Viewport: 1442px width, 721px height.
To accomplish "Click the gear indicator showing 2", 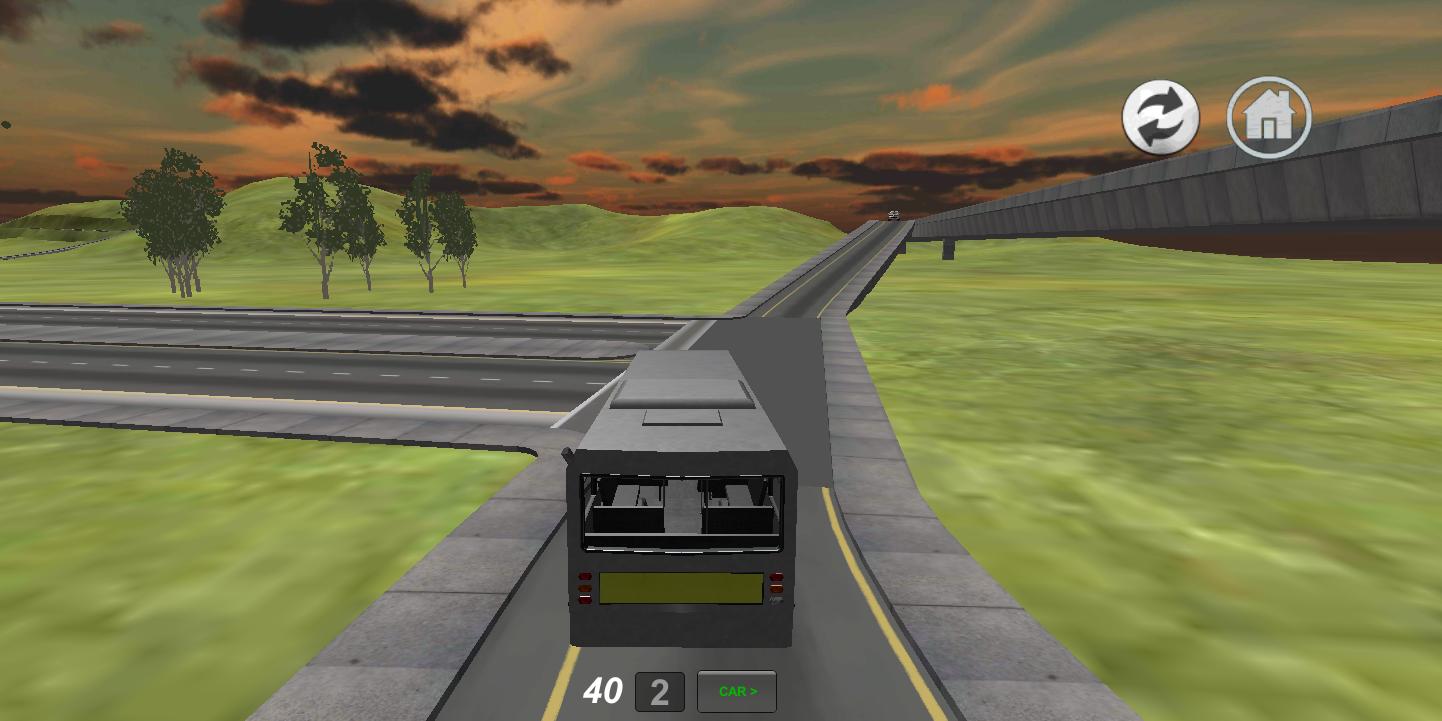I will tap(660, 691).
